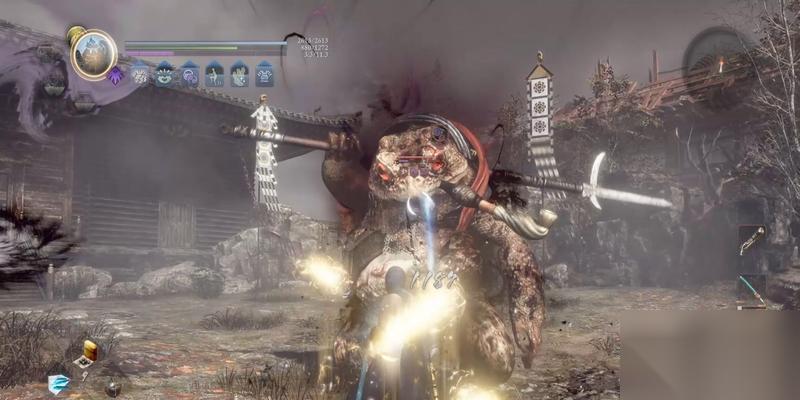The width and height of the screenshot is (800, 400).
Task: Select the eye status buff icon
Action: click(x=165, y=73)
